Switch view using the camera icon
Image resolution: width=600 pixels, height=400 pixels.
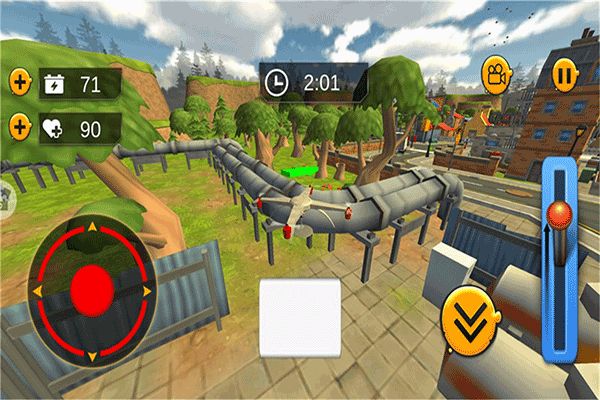(x=494, y=73)
